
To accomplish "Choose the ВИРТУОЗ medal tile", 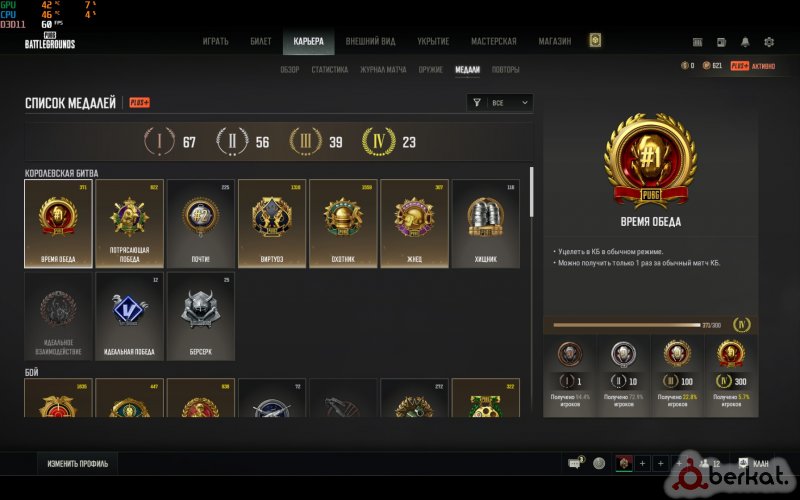I will (272, 223).
